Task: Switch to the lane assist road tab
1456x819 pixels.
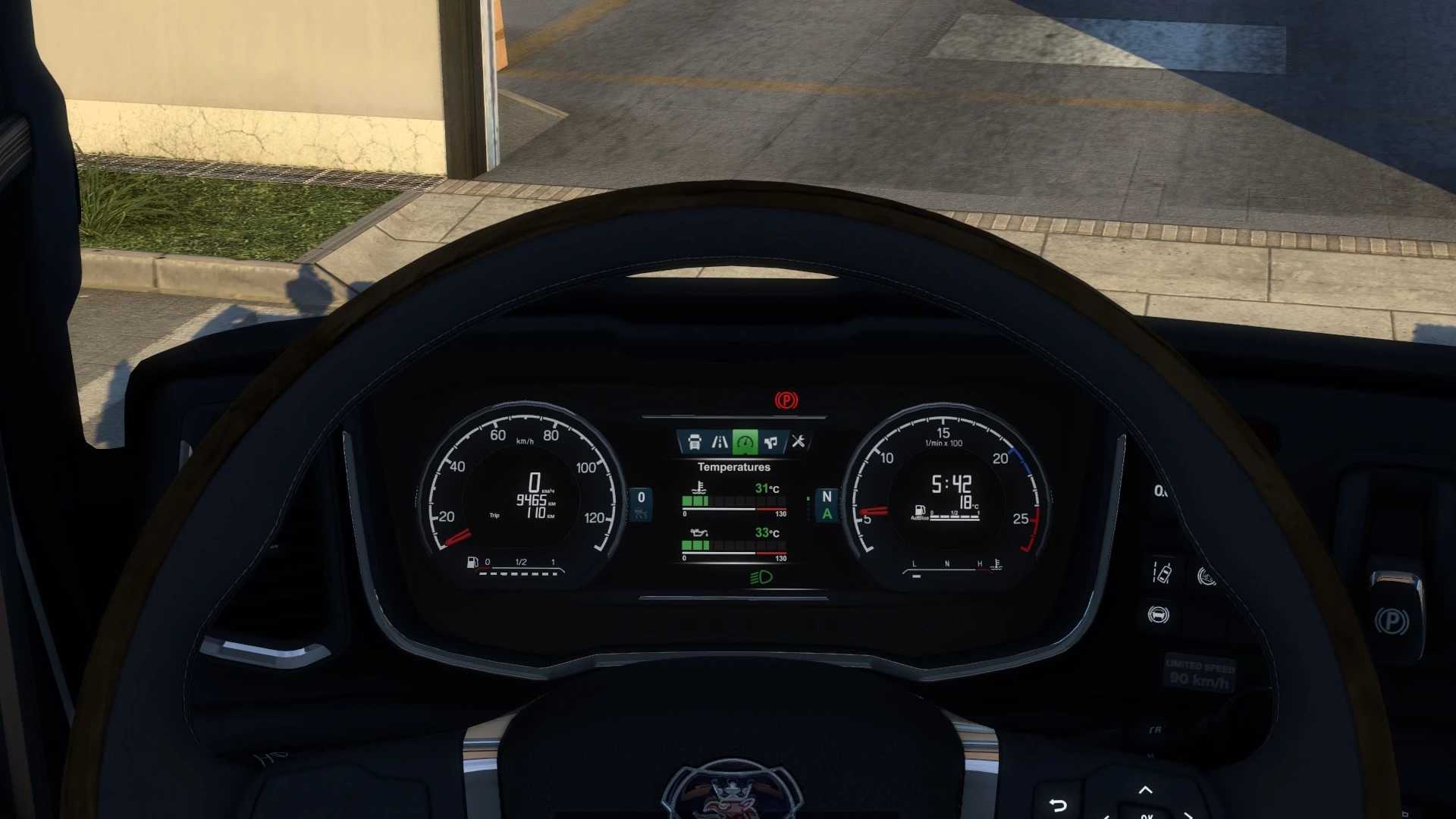Action: click(x=720, y=442)
